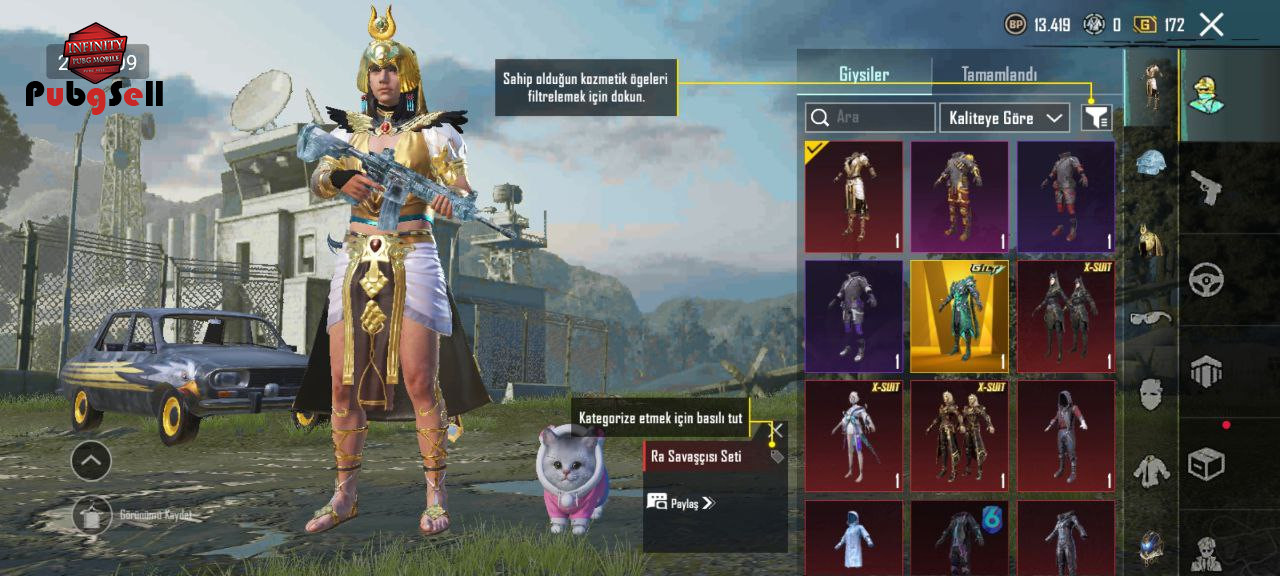
Task: Tap Paylaş to share the outfit
Action: 681,502
